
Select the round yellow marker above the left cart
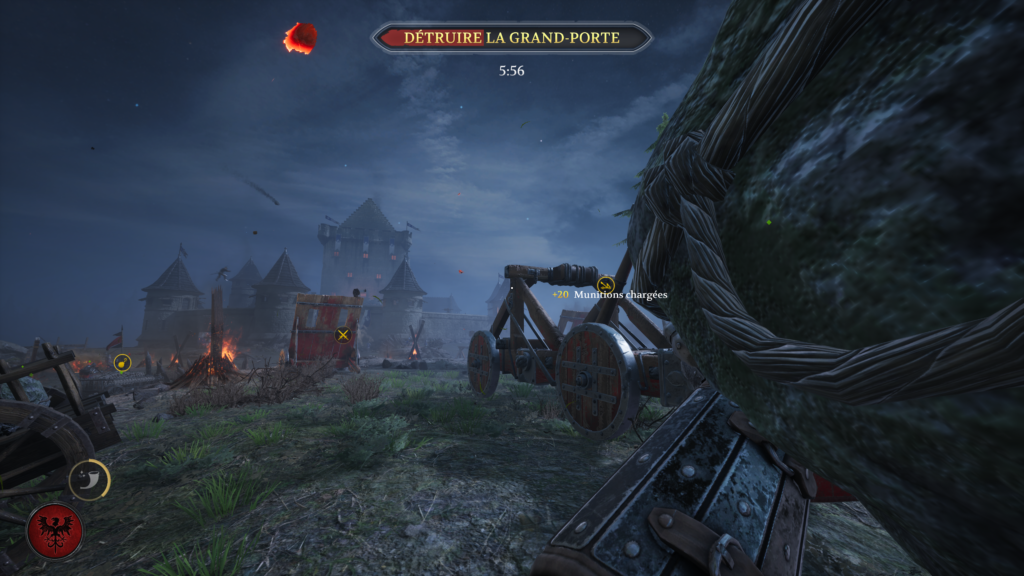tap(122, 363)
